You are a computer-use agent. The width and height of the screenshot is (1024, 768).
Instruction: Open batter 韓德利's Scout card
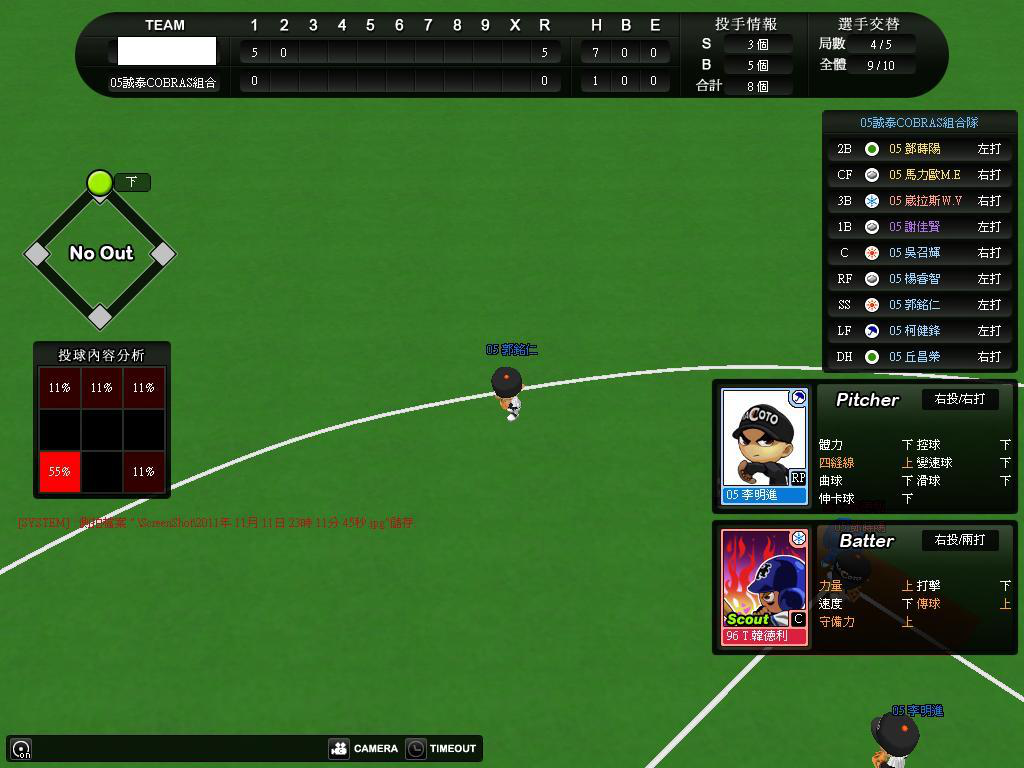pos(764,587)
